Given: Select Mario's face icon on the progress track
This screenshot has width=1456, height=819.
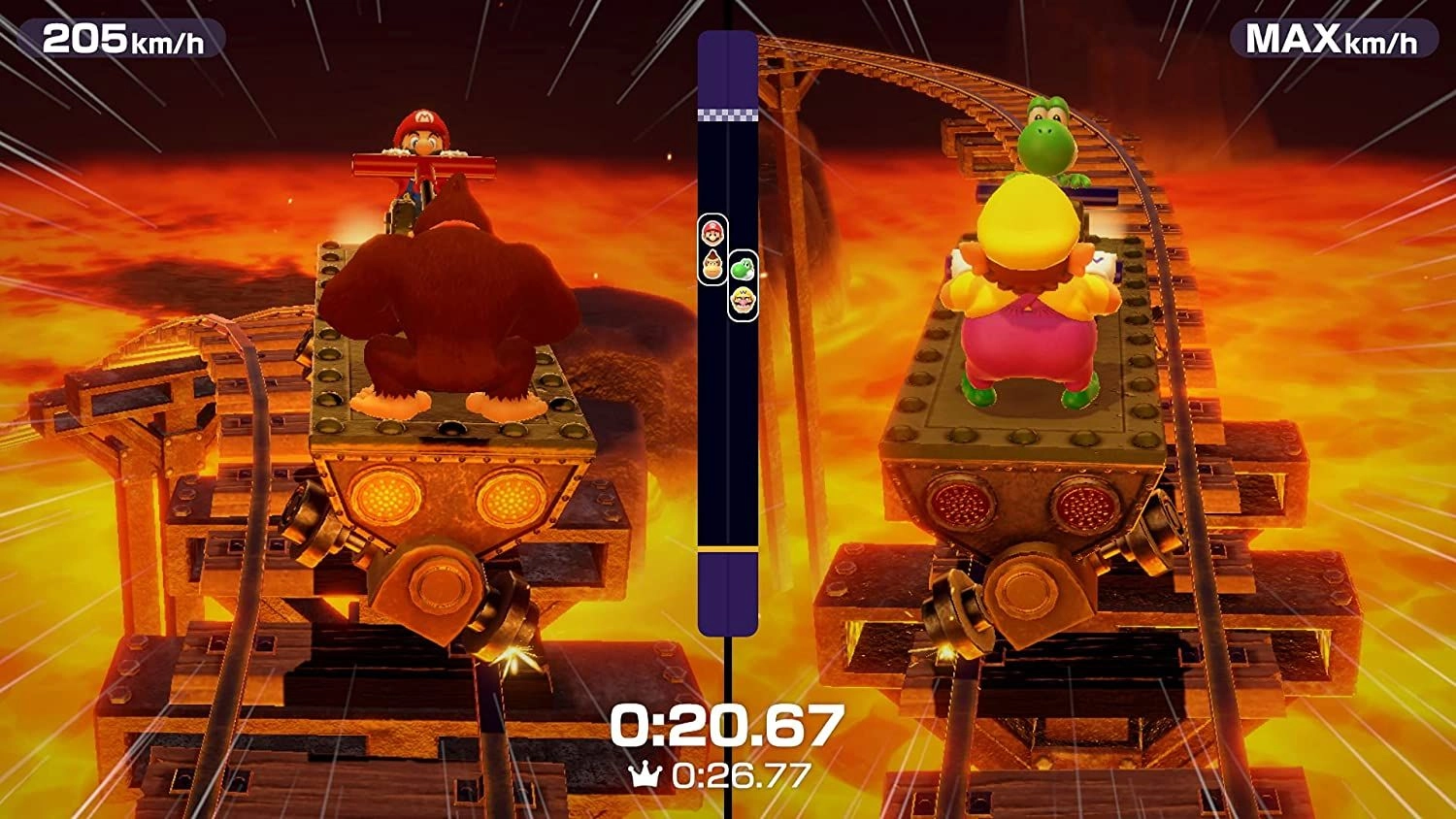Looking at the screenshot, I should coord(712,234).
